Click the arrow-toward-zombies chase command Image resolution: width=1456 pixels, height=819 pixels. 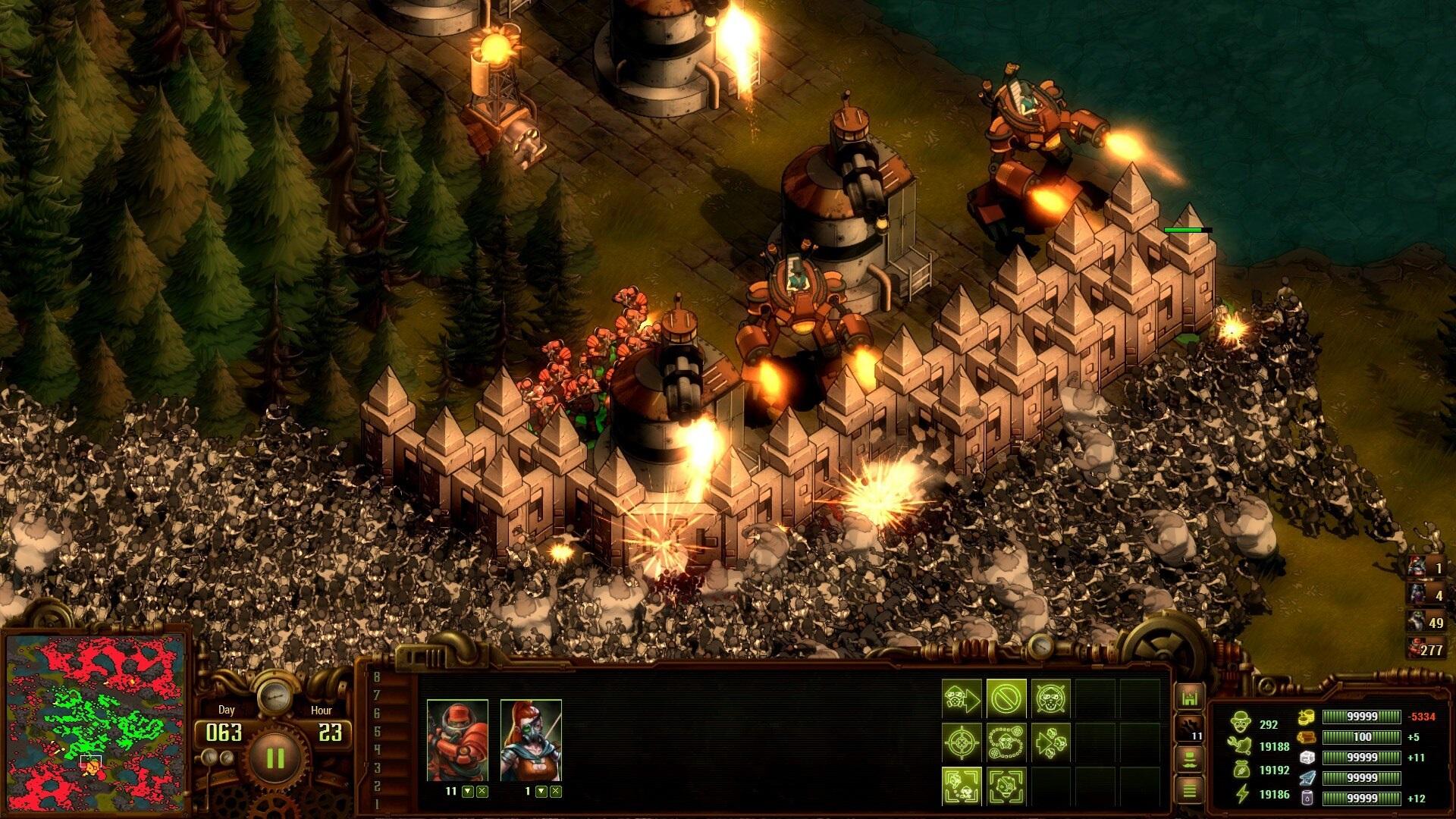(x=1050, y=742)
